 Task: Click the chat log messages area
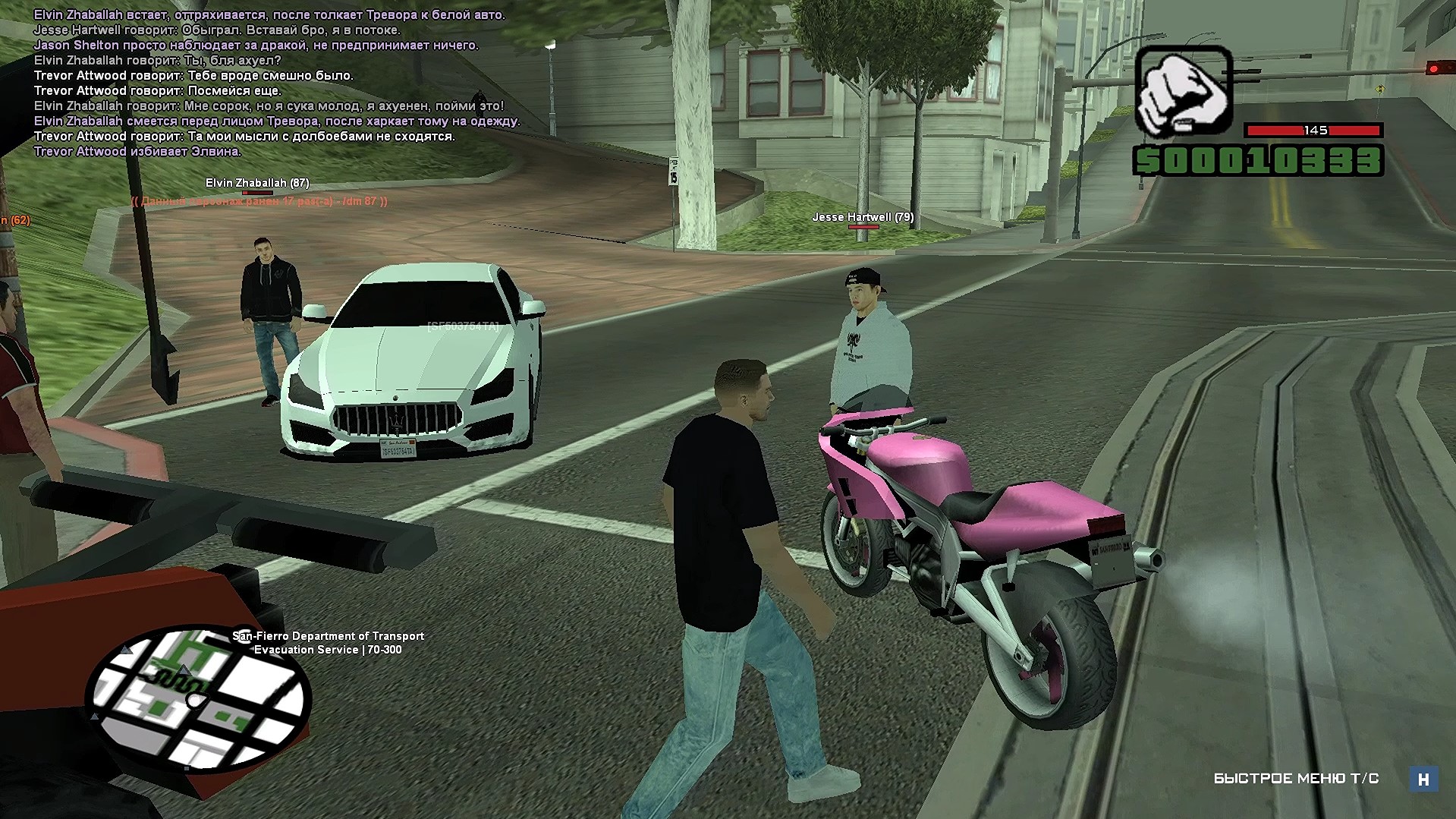(276, 83)
